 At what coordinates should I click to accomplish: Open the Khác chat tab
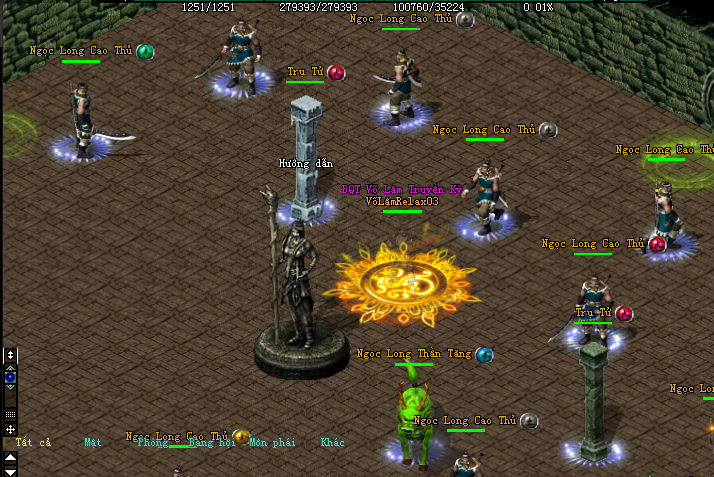[x=332, y=442]
